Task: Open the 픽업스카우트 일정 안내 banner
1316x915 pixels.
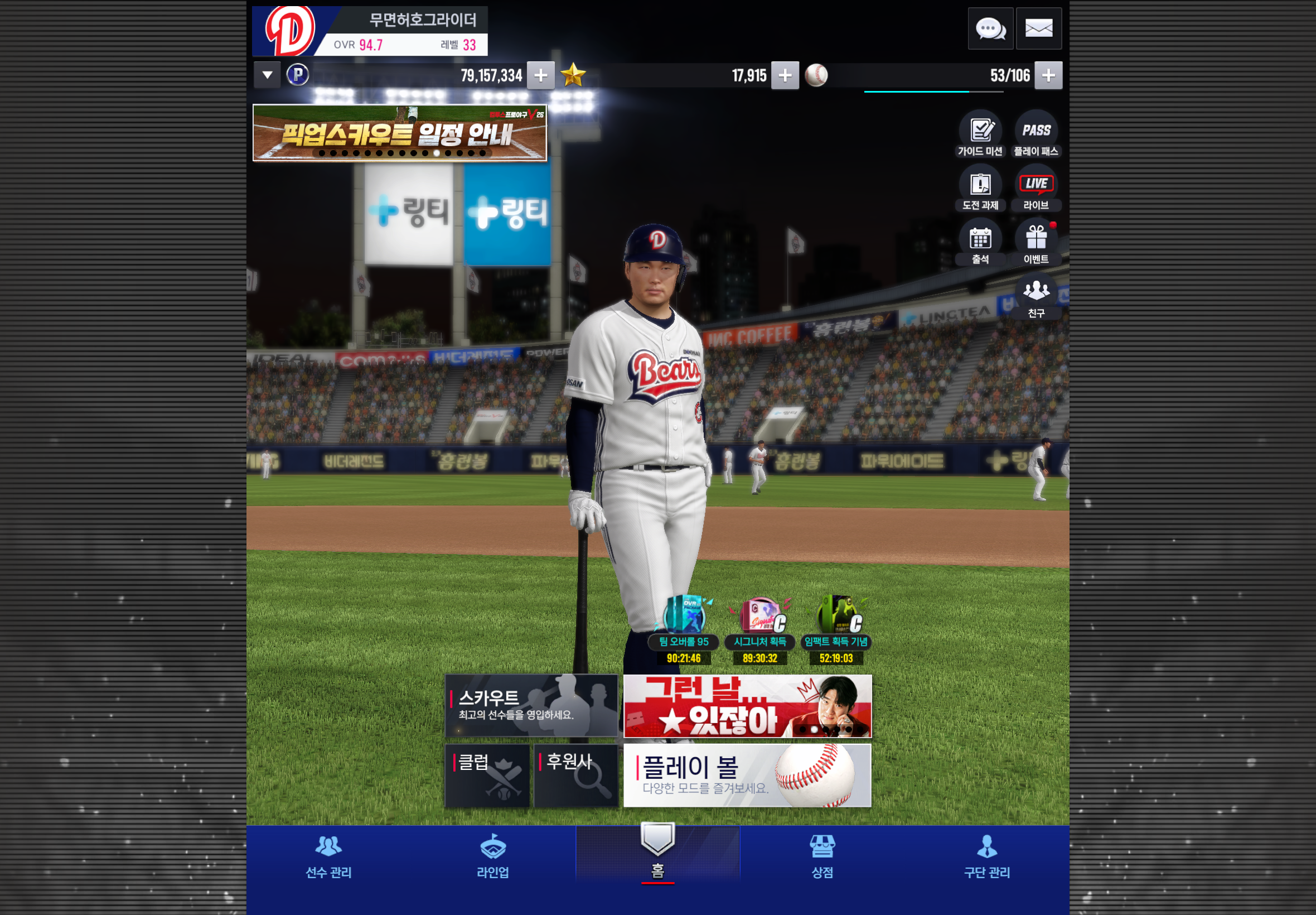Action: tap(399, 133)
